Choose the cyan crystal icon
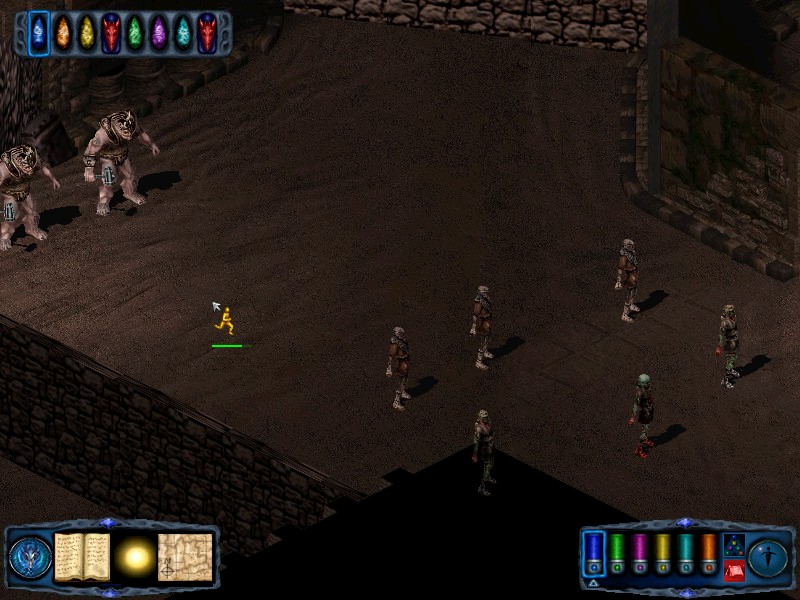800x600 pixels. tap(182, 33)
